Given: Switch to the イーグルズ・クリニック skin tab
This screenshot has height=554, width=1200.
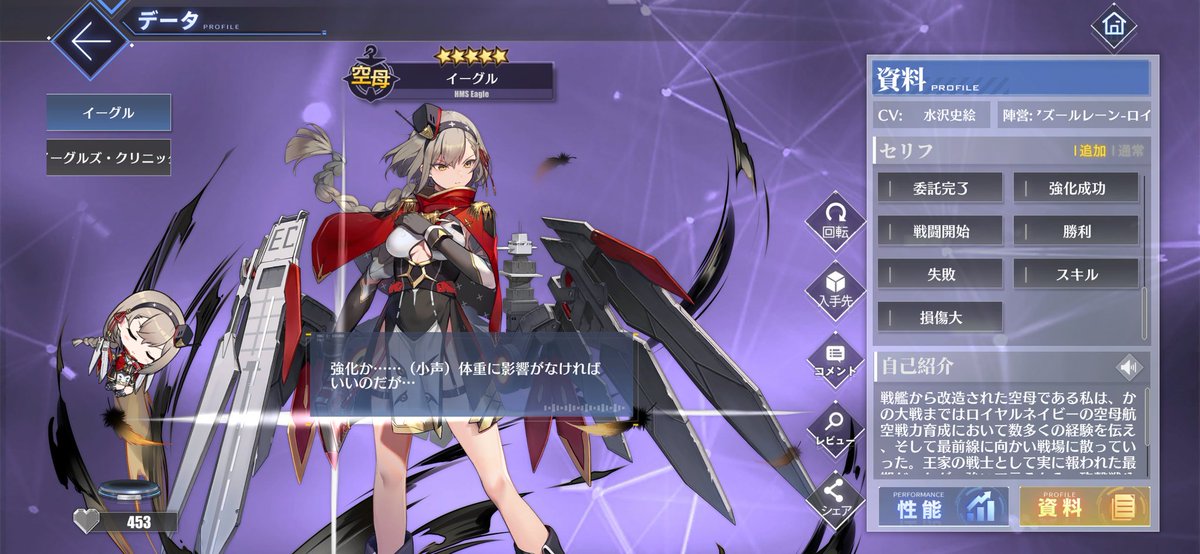Looking at the screenshot, I should (x=108, y=158).
